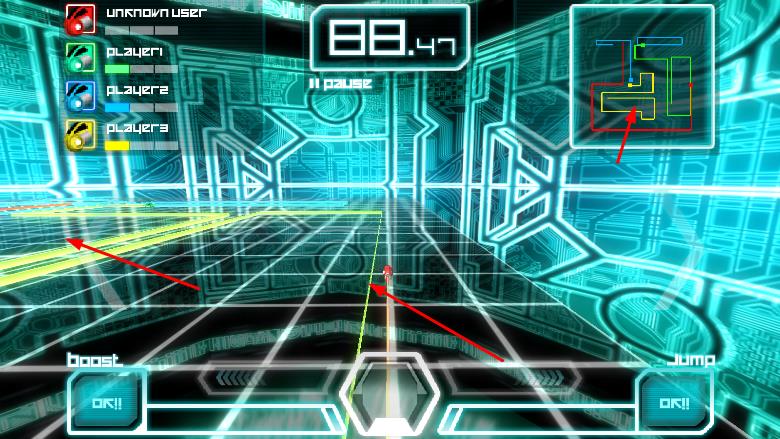The width and height of the screenshot is (780, 439).
Task: Click player3's yellow bike icon
Action: [x=80, y=134]
